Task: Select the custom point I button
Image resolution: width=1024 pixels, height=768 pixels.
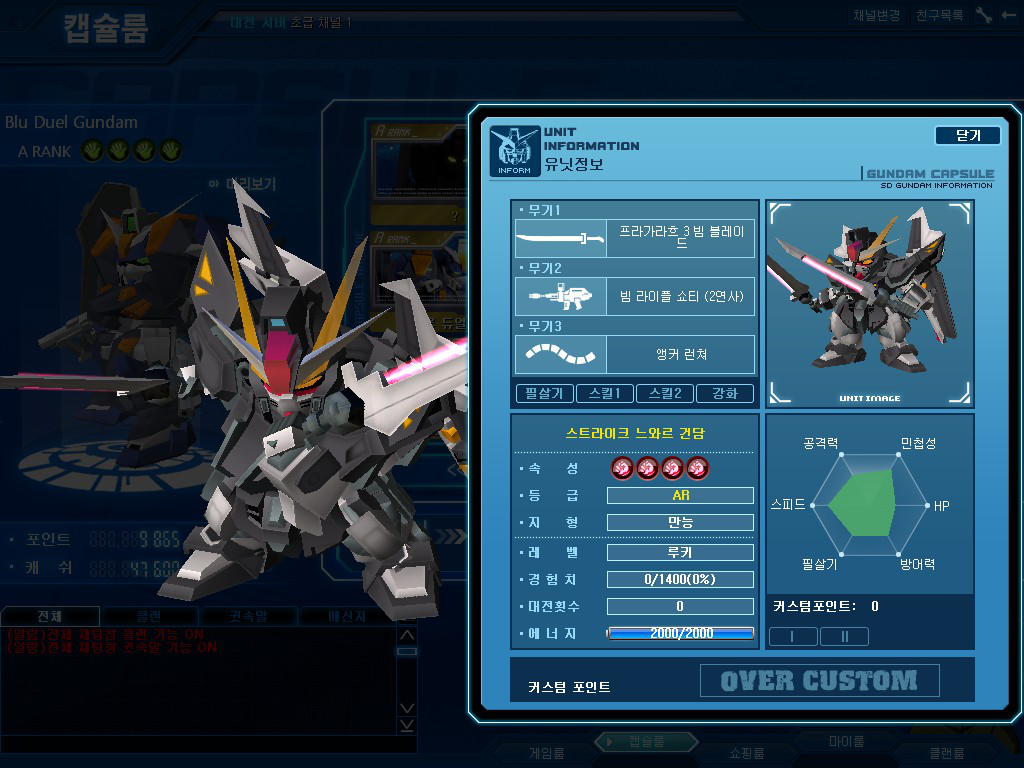Action: (791, 636)
